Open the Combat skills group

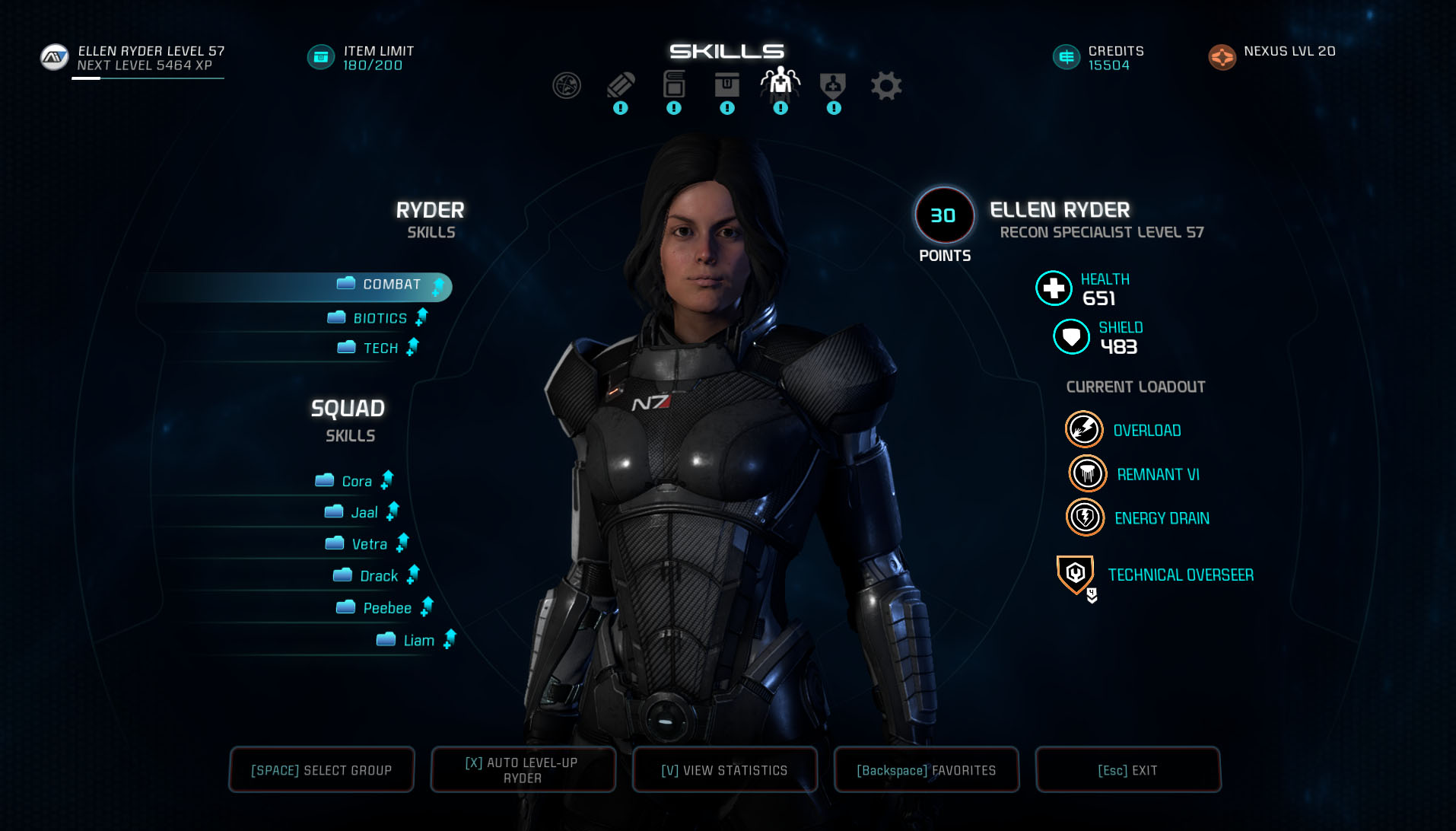tap(391, 285)
